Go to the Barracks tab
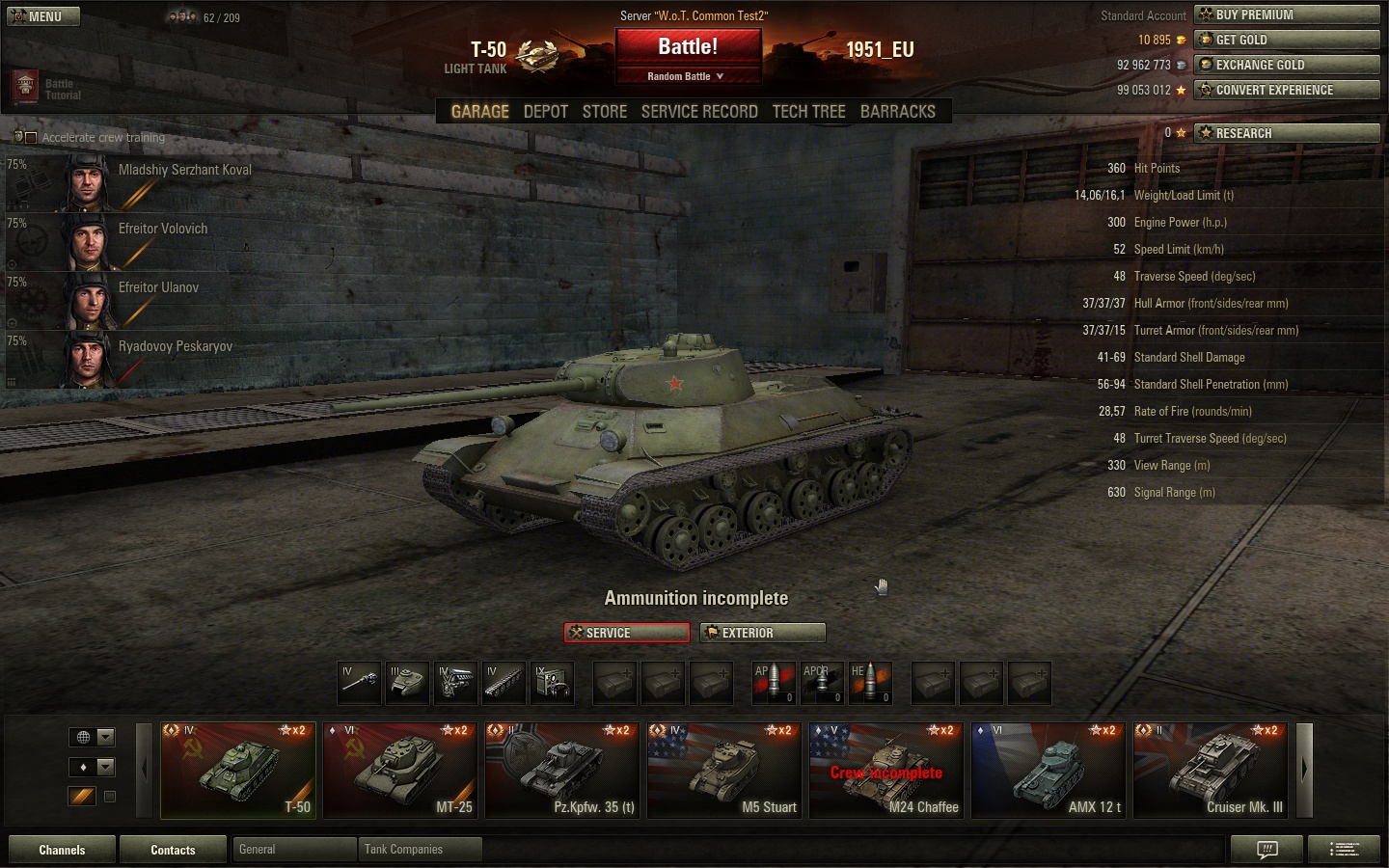The height and width of the screenshot is (868, 1389). click(897, 112)
